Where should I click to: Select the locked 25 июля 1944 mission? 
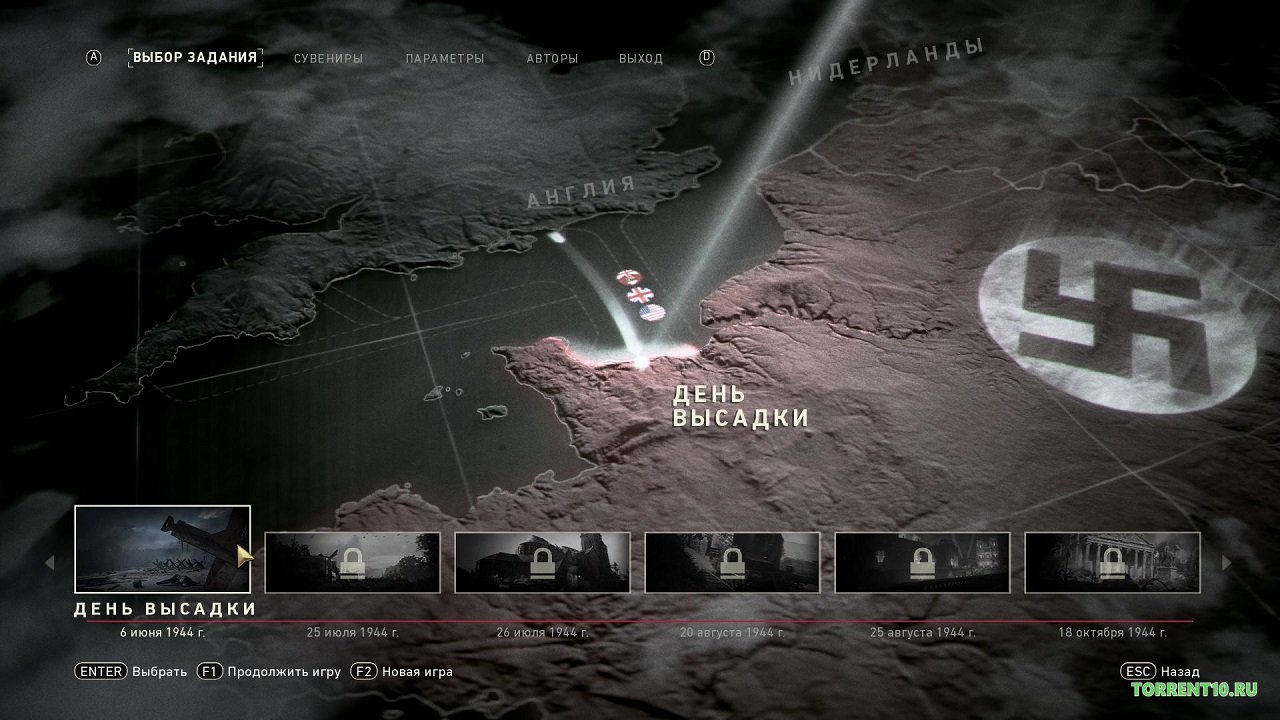click(352, 562)
